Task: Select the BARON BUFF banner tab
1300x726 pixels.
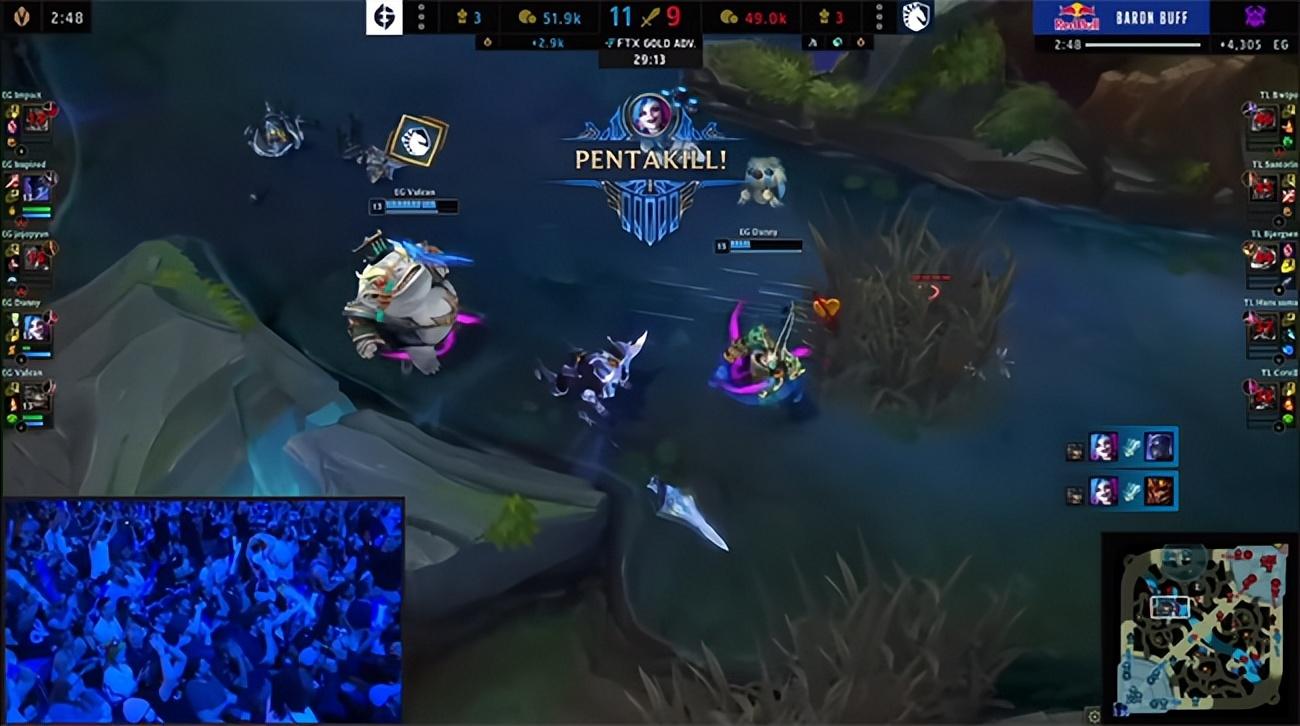Action: pos(1151,15)
